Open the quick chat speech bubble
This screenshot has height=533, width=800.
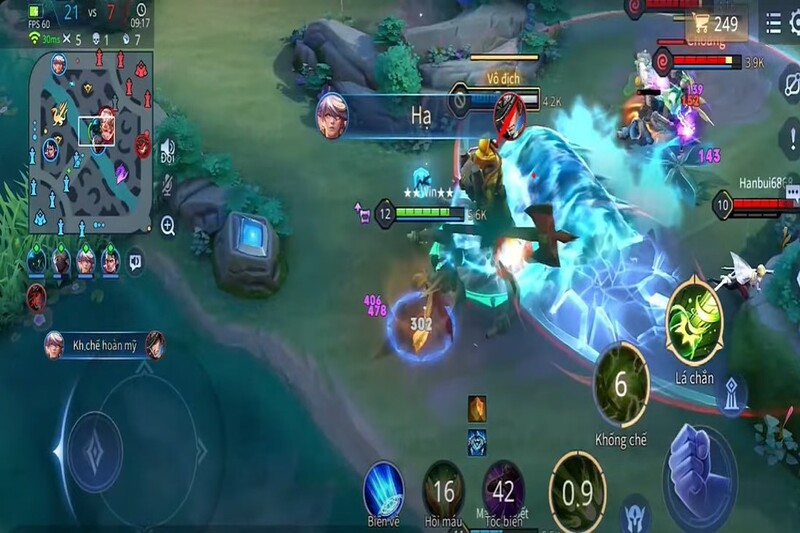point(135,262)
